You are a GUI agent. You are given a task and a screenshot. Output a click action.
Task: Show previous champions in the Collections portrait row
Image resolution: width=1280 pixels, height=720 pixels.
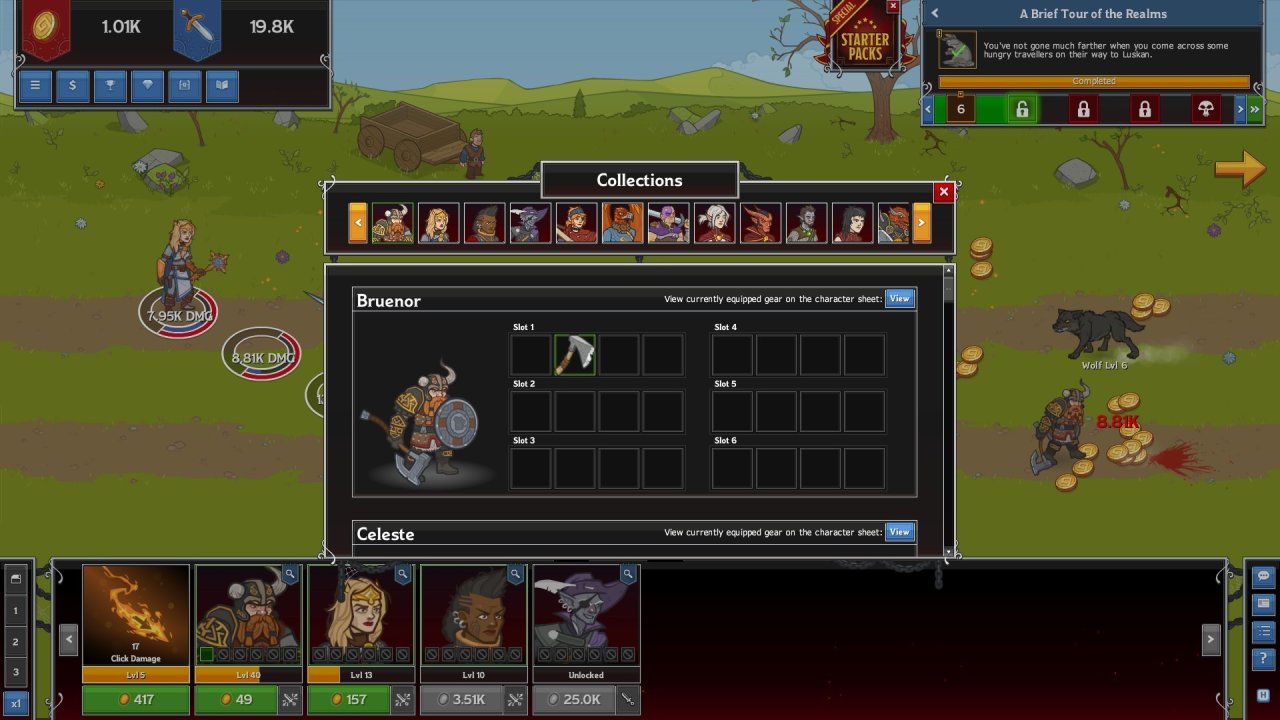358,223
